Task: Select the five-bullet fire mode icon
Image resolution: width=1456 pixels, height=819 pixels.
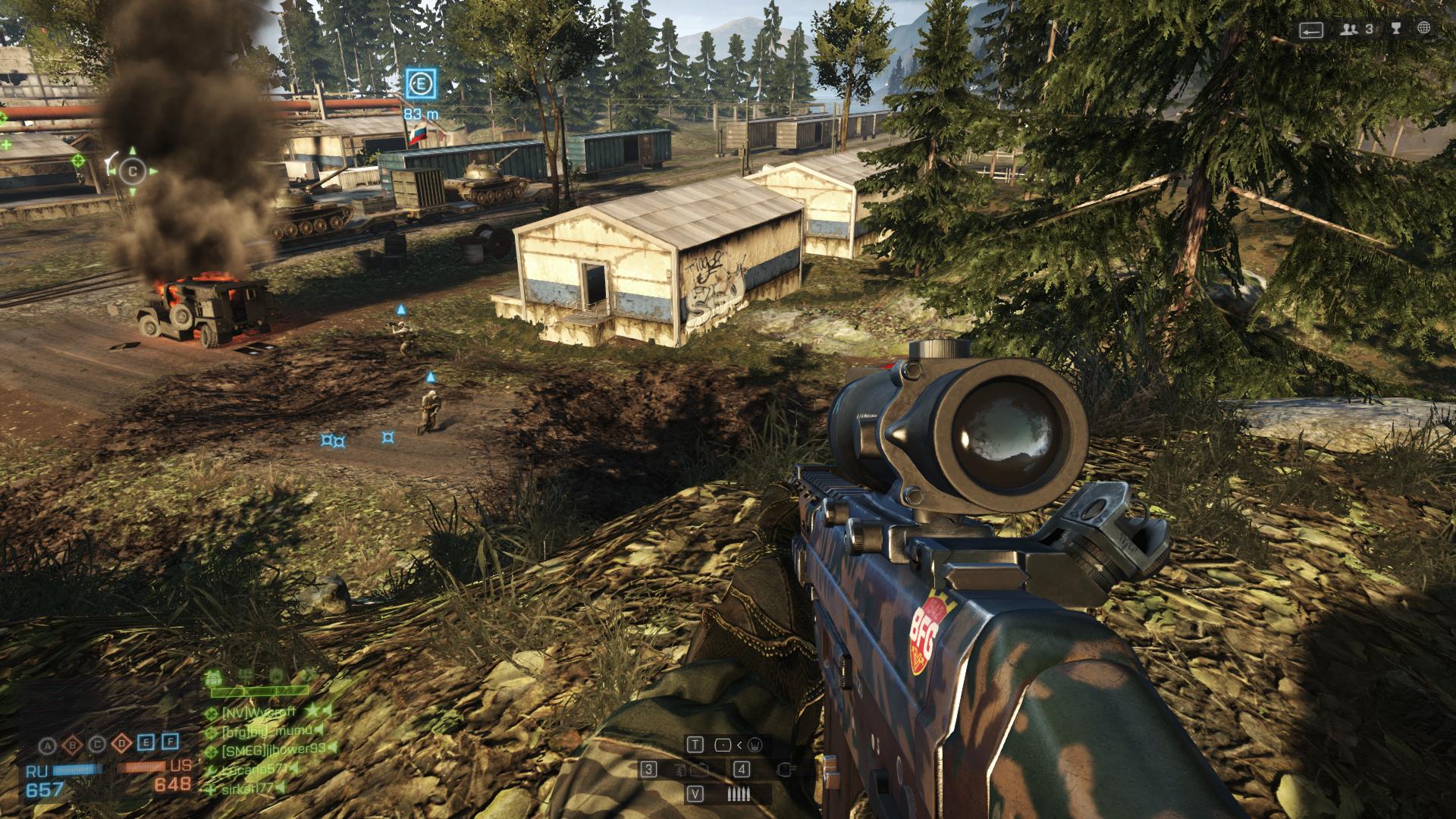Action: [x=739, y=795]
